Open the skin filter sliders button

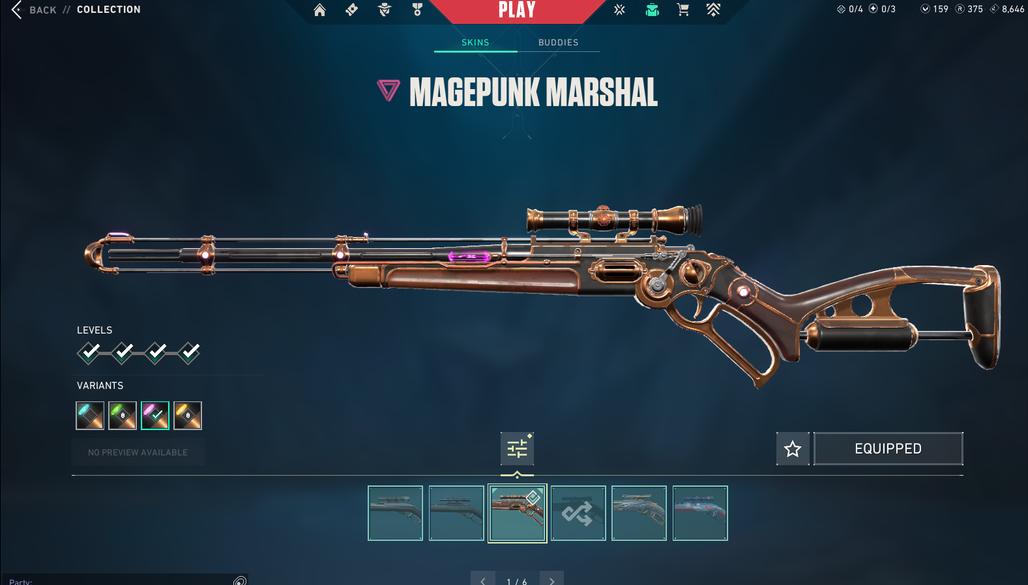coord(517,449)
